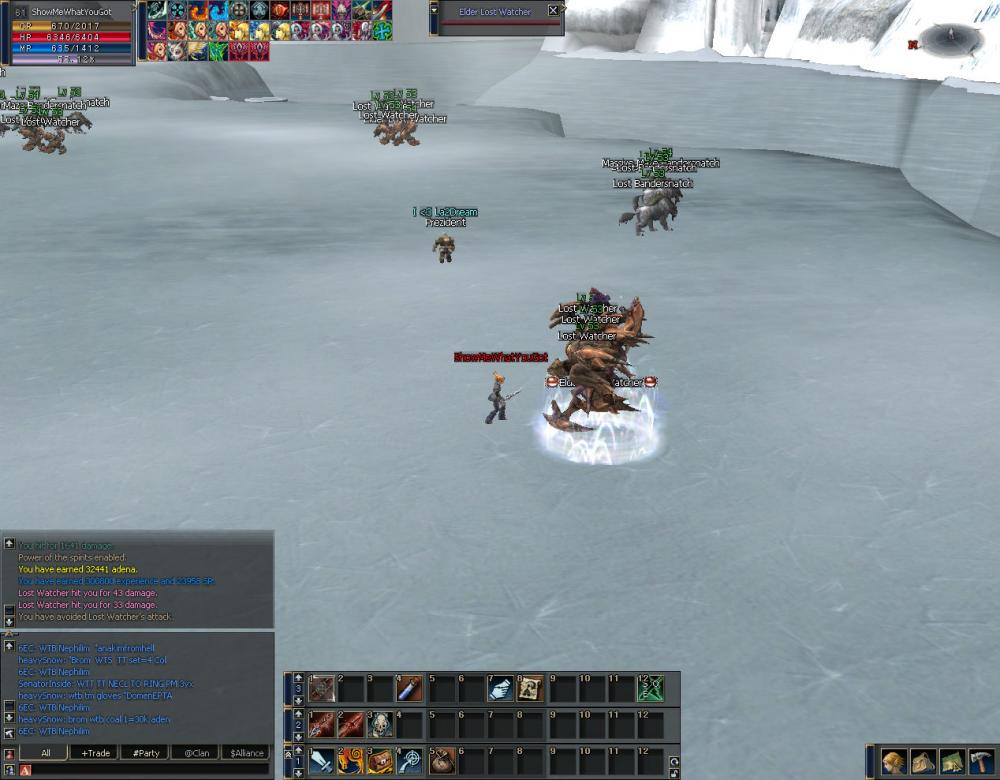Switch to the All chat tab
Screen dimensions: 1000x780
(x=45, y=753)
